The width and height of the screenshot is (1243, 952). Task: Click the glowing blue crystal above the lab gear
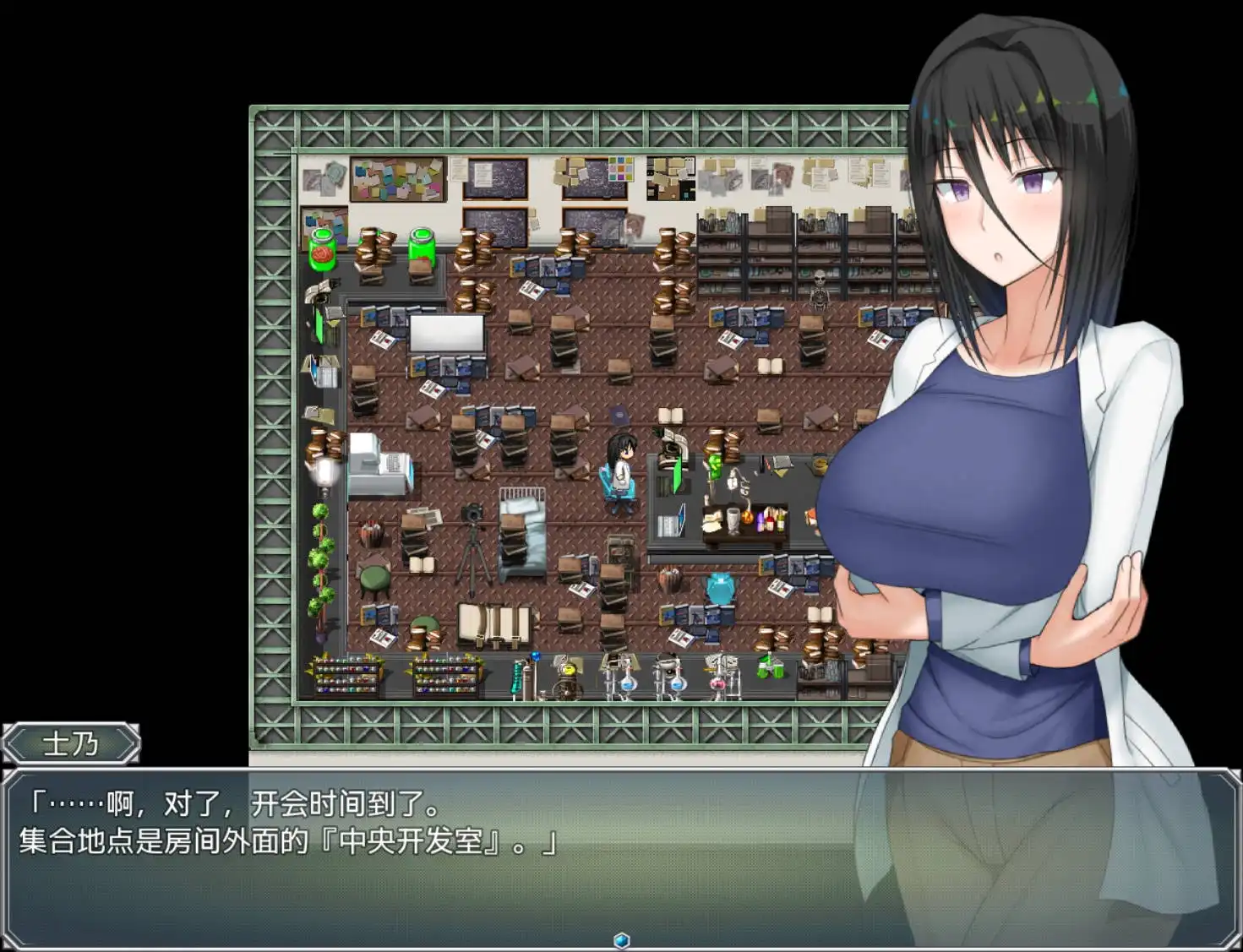point(535,658)
